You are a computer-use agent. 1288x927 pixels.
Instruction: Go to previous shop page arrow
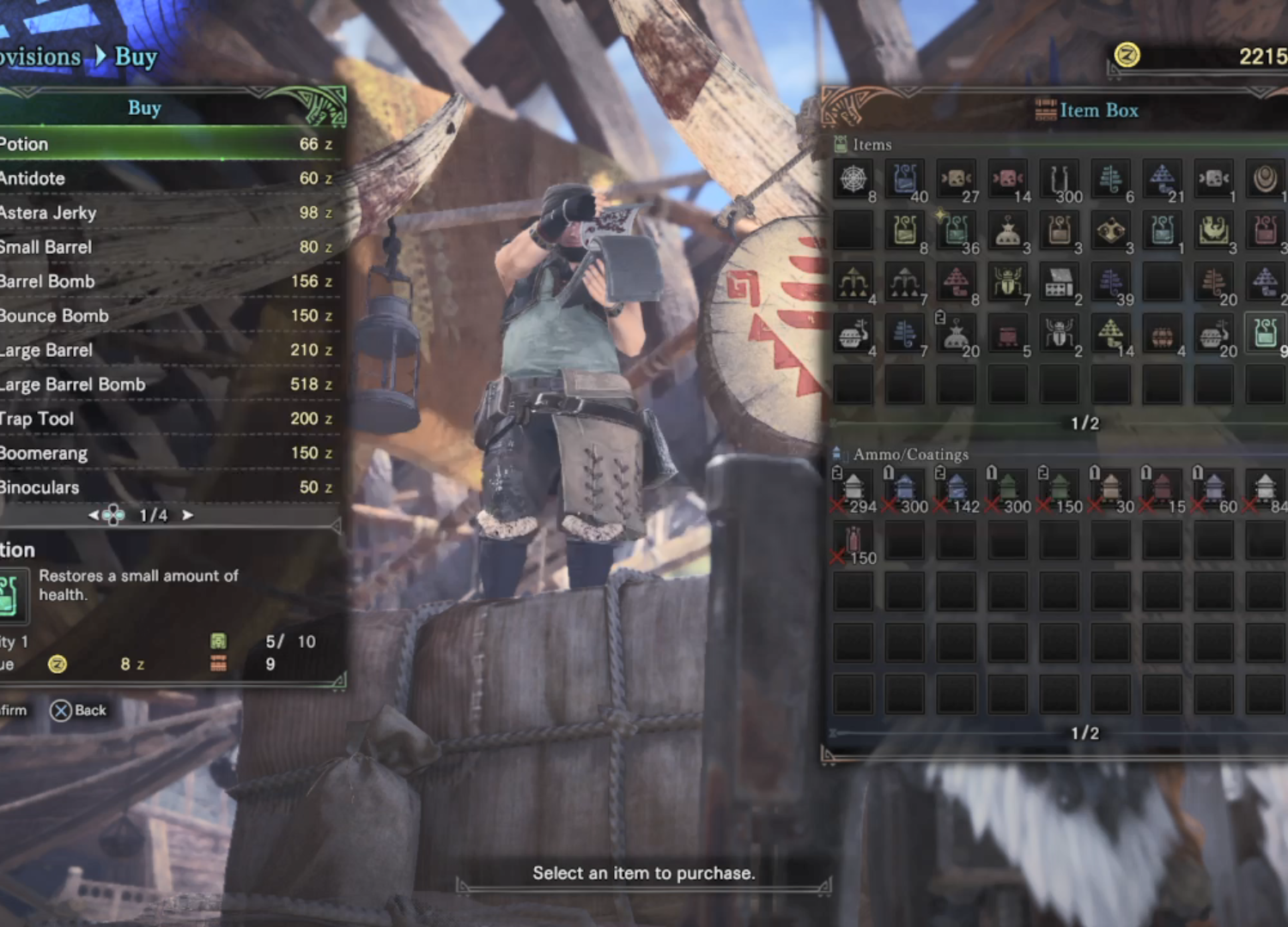[94, 515]
